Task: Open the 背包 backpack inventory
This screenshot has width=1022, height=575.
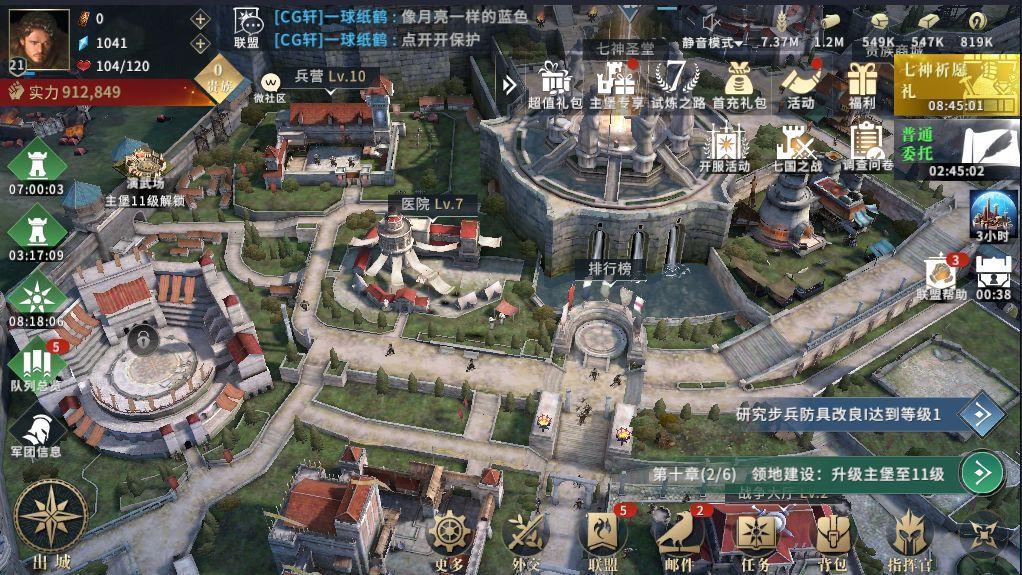Action: click(x=833, y=536)
